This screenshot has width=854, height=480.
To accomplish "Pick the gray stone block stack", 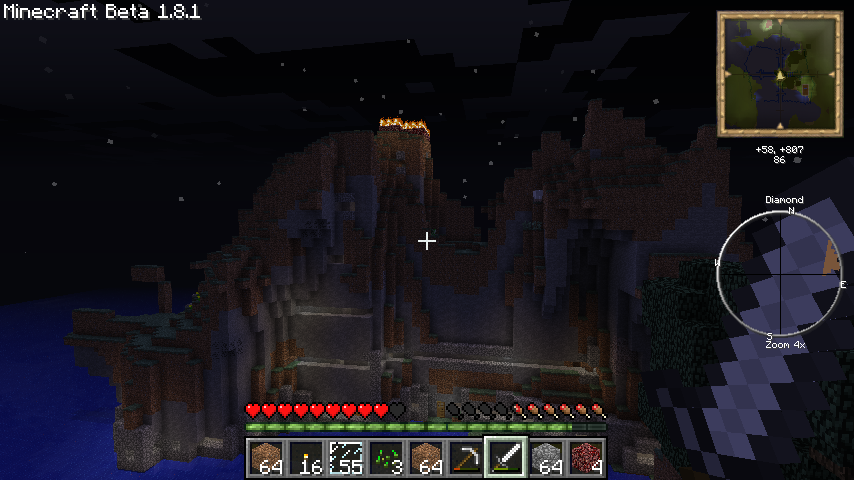I will tap(546, 458).
